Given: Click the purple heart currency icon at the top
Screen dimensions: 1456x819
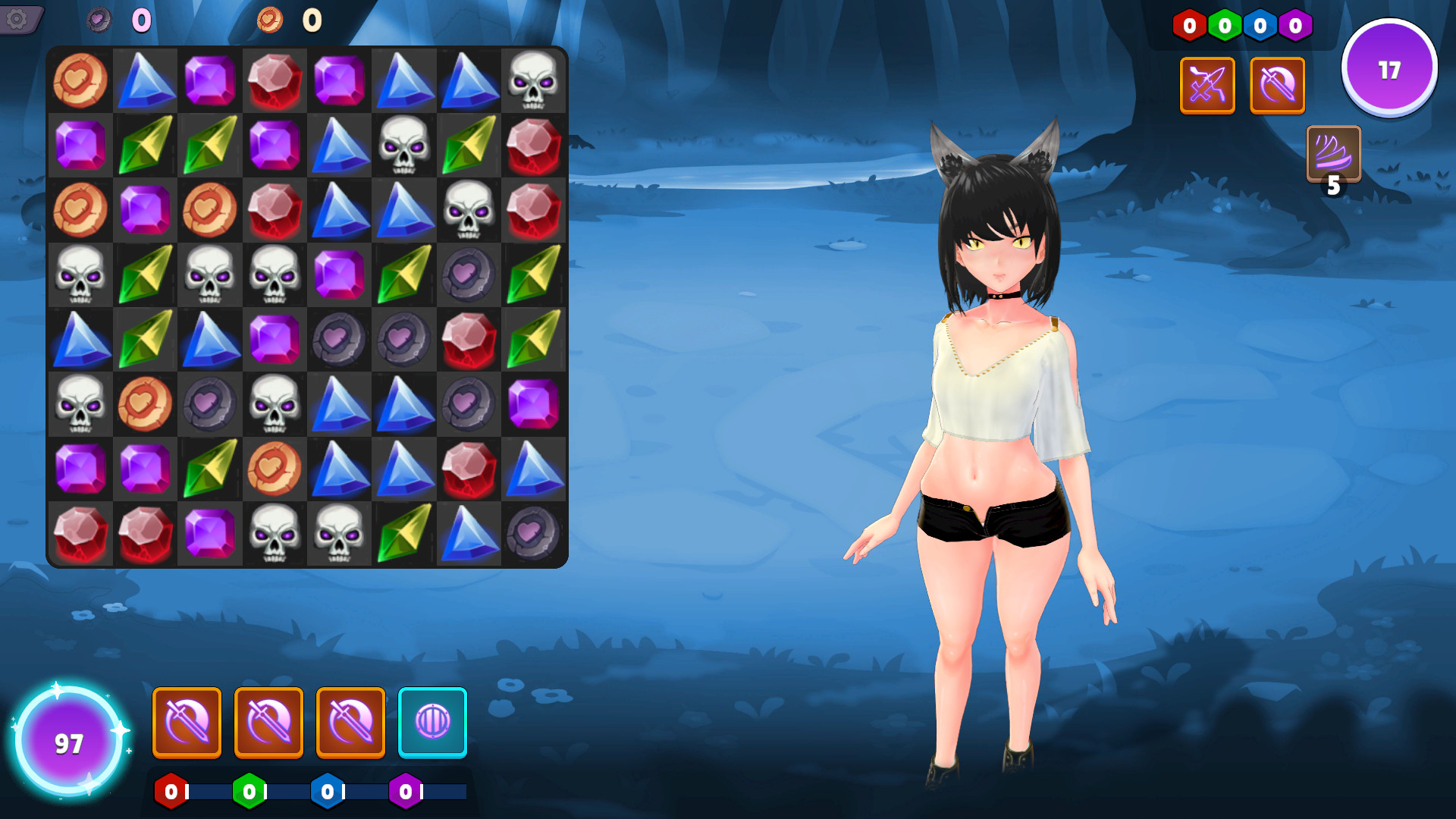Looking at the screenshot, I should (101, 20).
